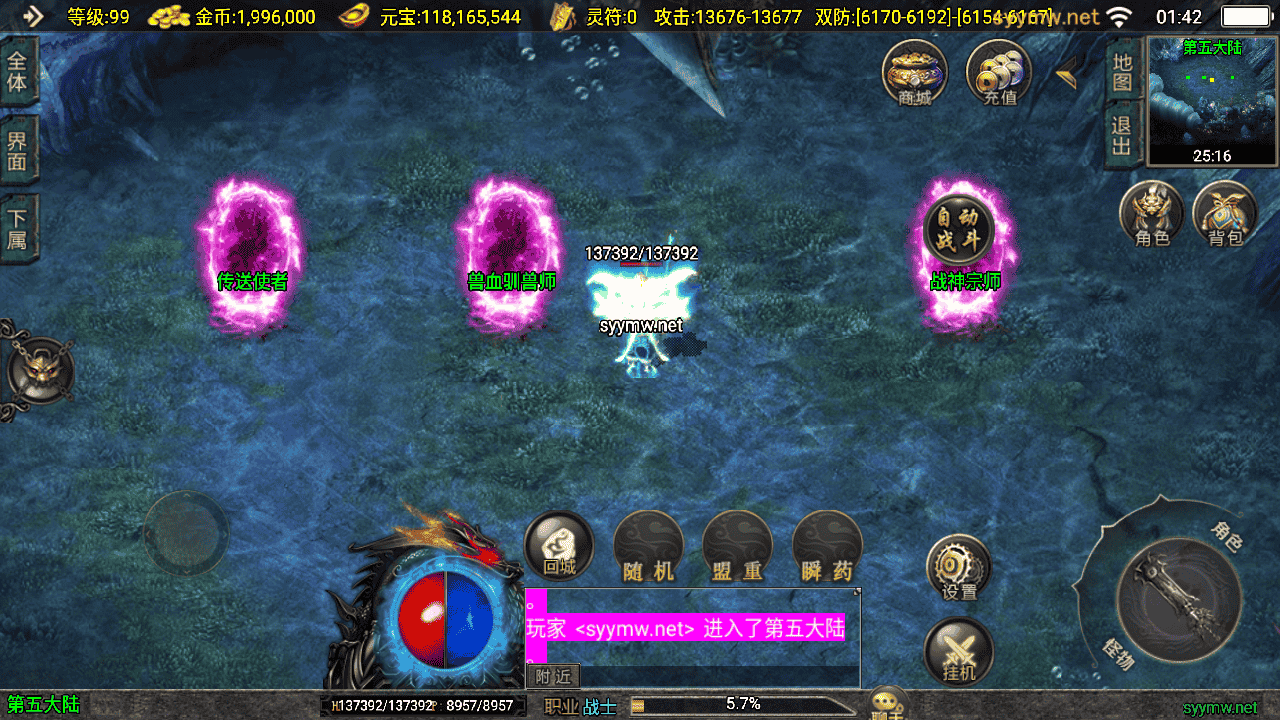This screenshot has width=1280, height=720.
Task: Select the 全体 tab
Action: click(x=18, y=70)
